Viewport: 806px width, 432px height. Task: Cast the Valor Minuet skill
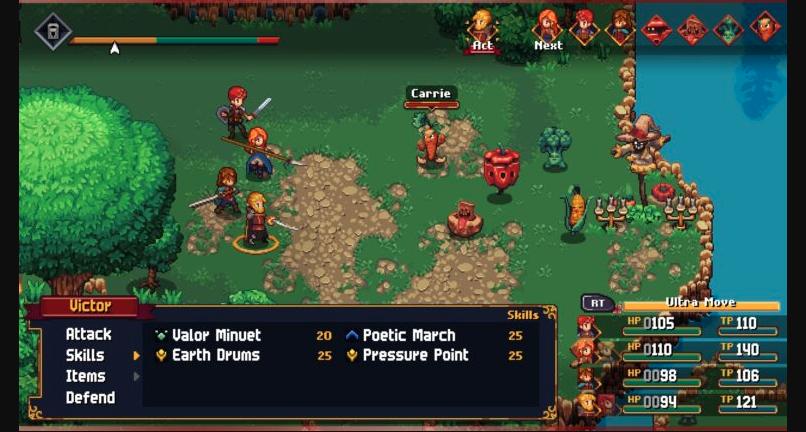pyautogui.click(x=216, y=335)
